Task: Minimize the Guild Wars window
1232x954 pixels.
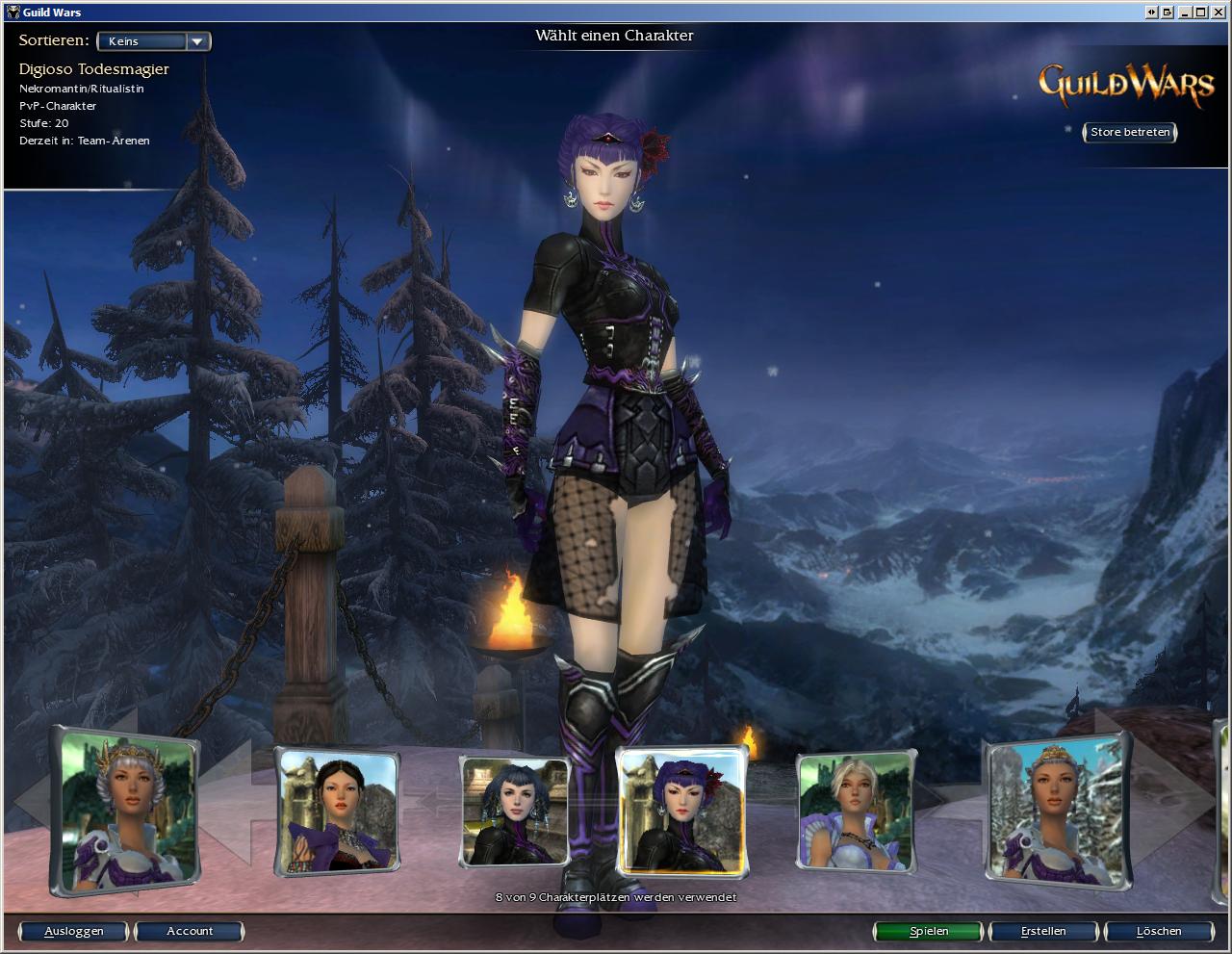Action: (1185, 12)
